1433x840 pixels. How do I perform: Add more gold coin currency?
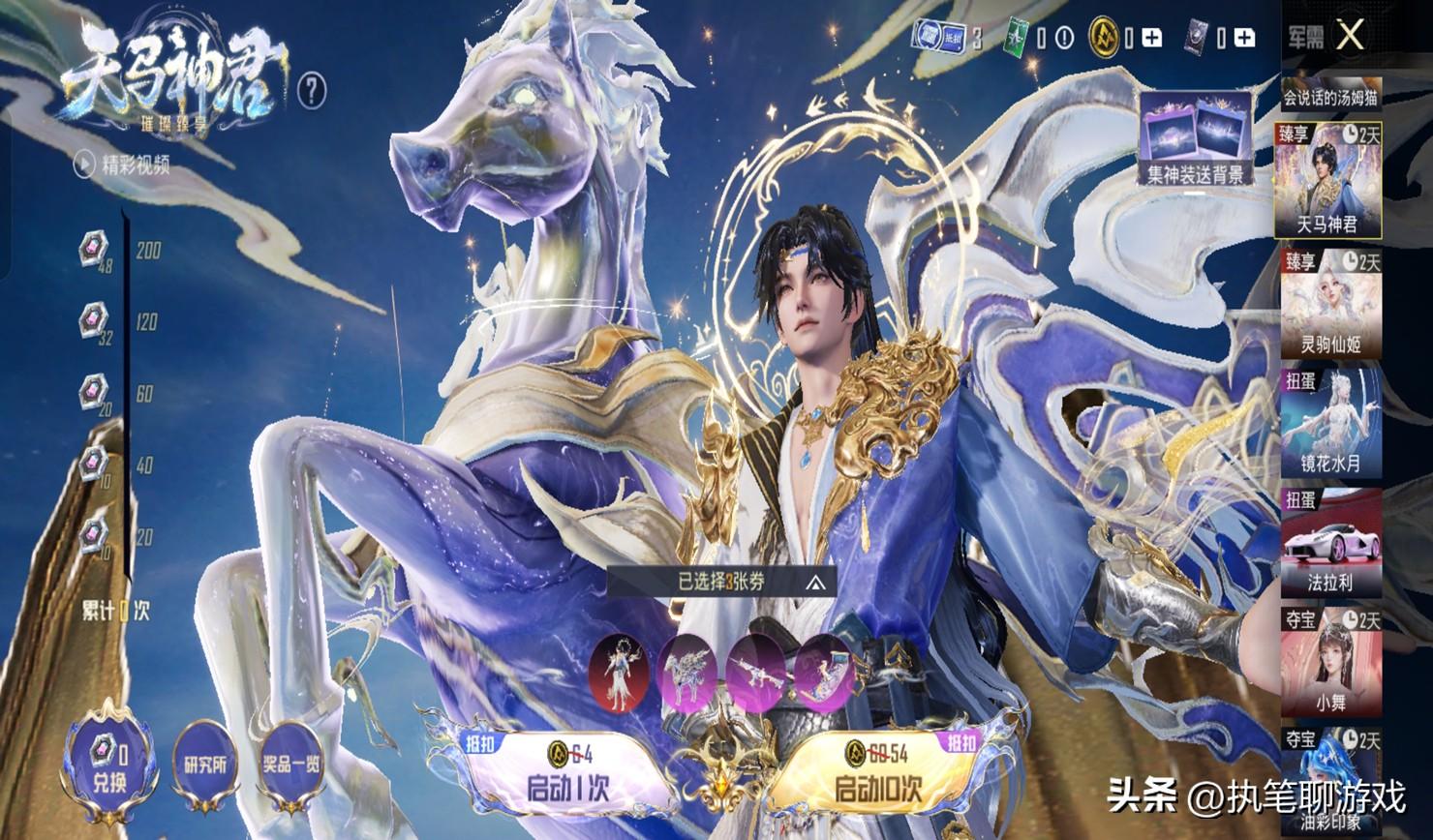(1151, 38)
